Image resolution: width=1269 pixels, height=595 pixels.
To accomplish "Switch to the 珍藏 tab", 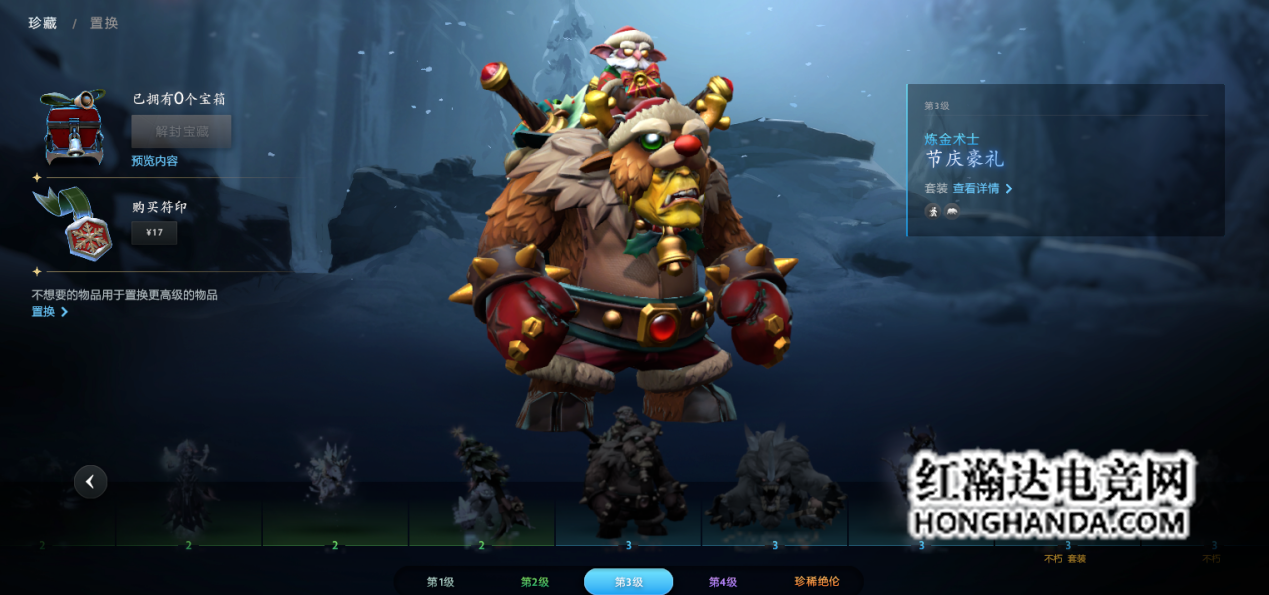I will coord(40,23).
